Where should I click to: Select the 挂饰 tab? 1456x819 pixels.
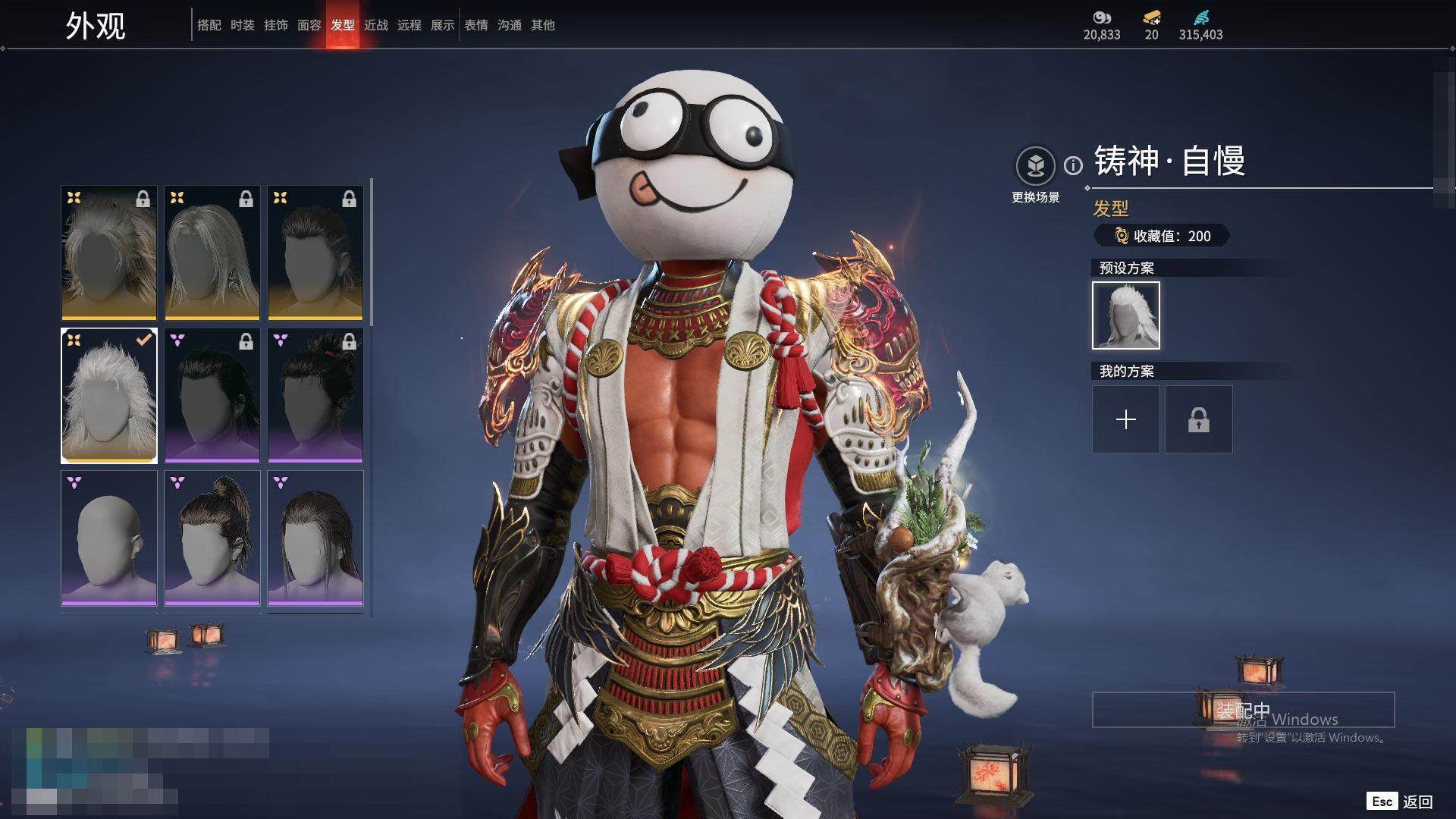click(x=276, y=25)
